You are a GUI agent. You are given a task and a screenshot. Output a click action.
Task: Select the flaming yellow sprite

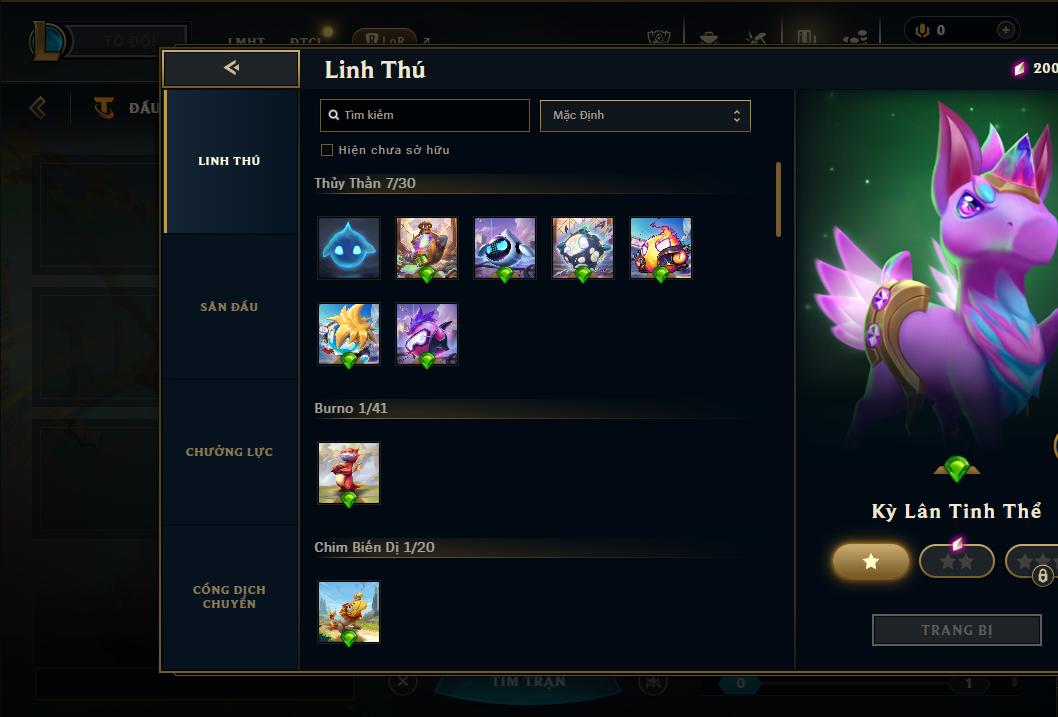(x=661, y=248)
